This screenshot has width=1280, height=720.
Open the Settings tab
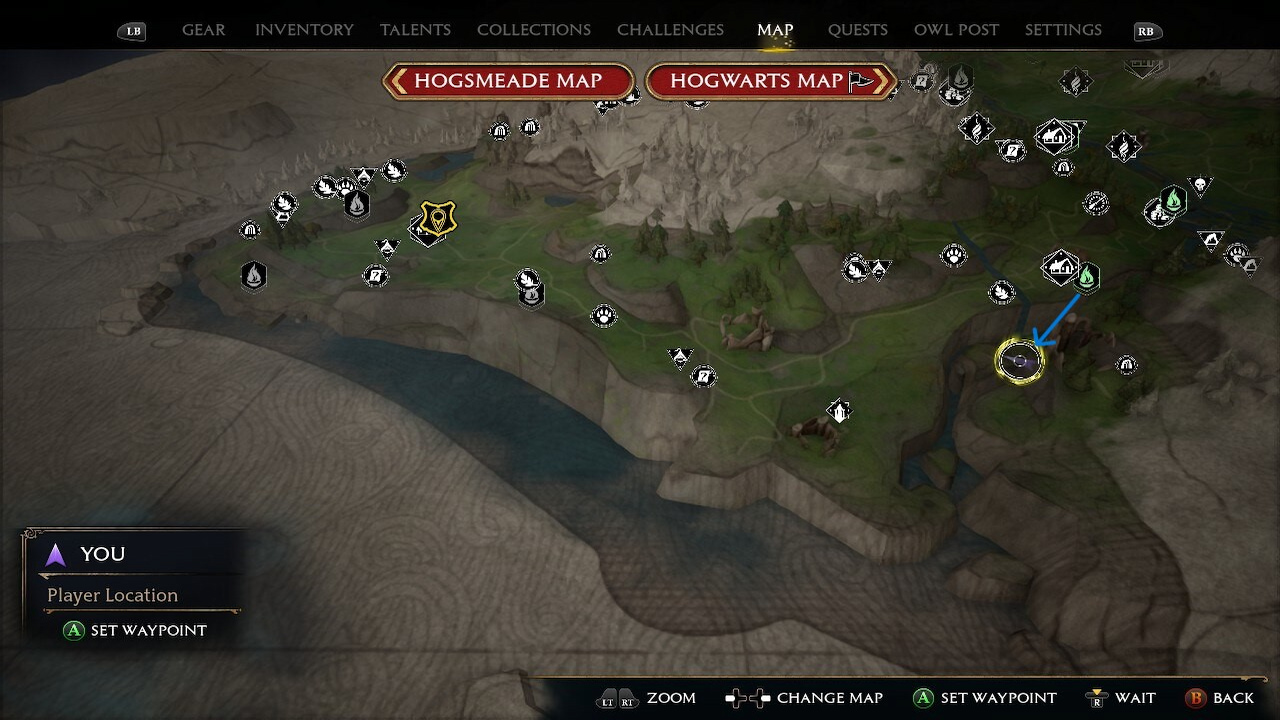point(1063,30)
